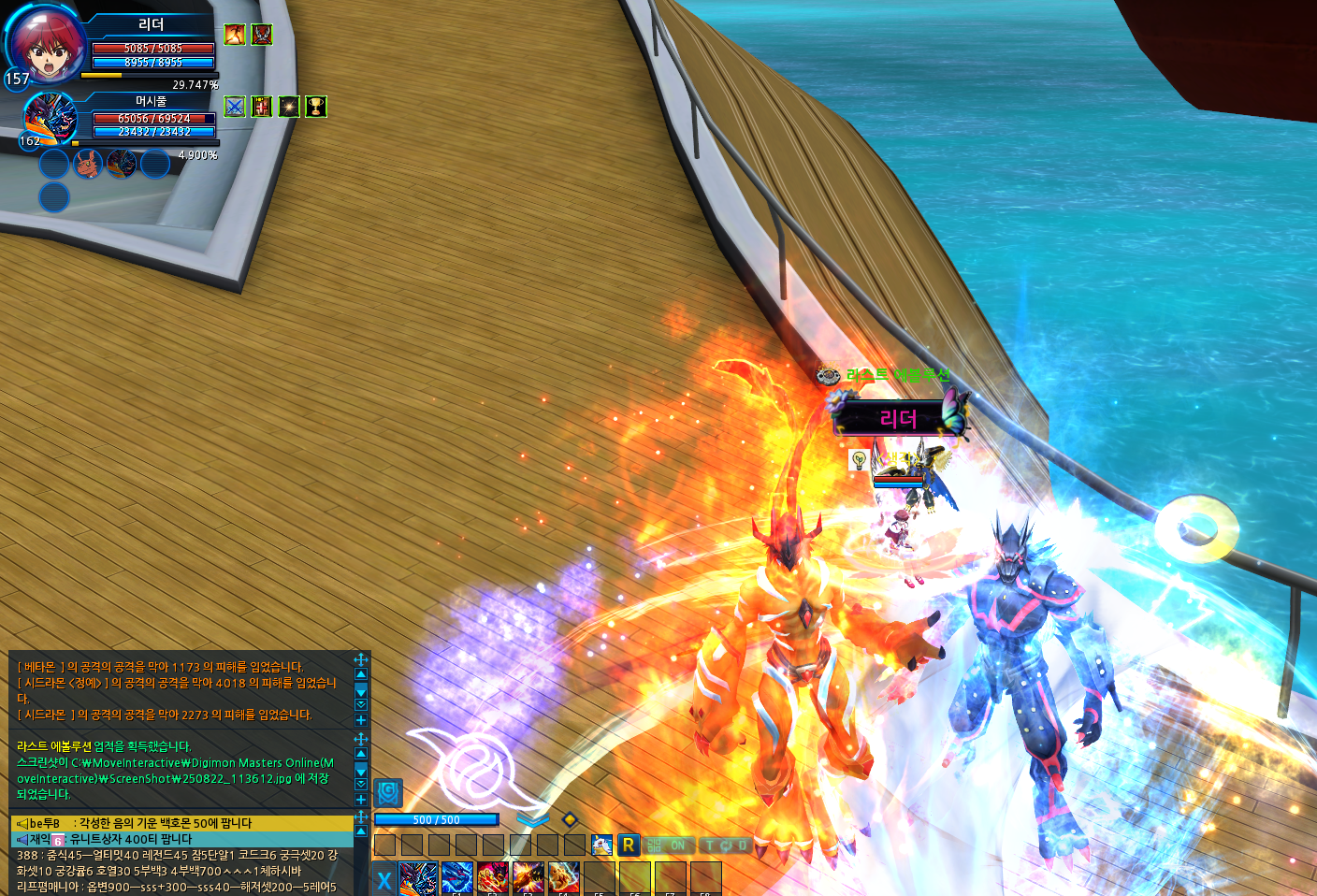Toggle the green ON switch button
The height and width of the screenshot is (896, 1317).
668,845
